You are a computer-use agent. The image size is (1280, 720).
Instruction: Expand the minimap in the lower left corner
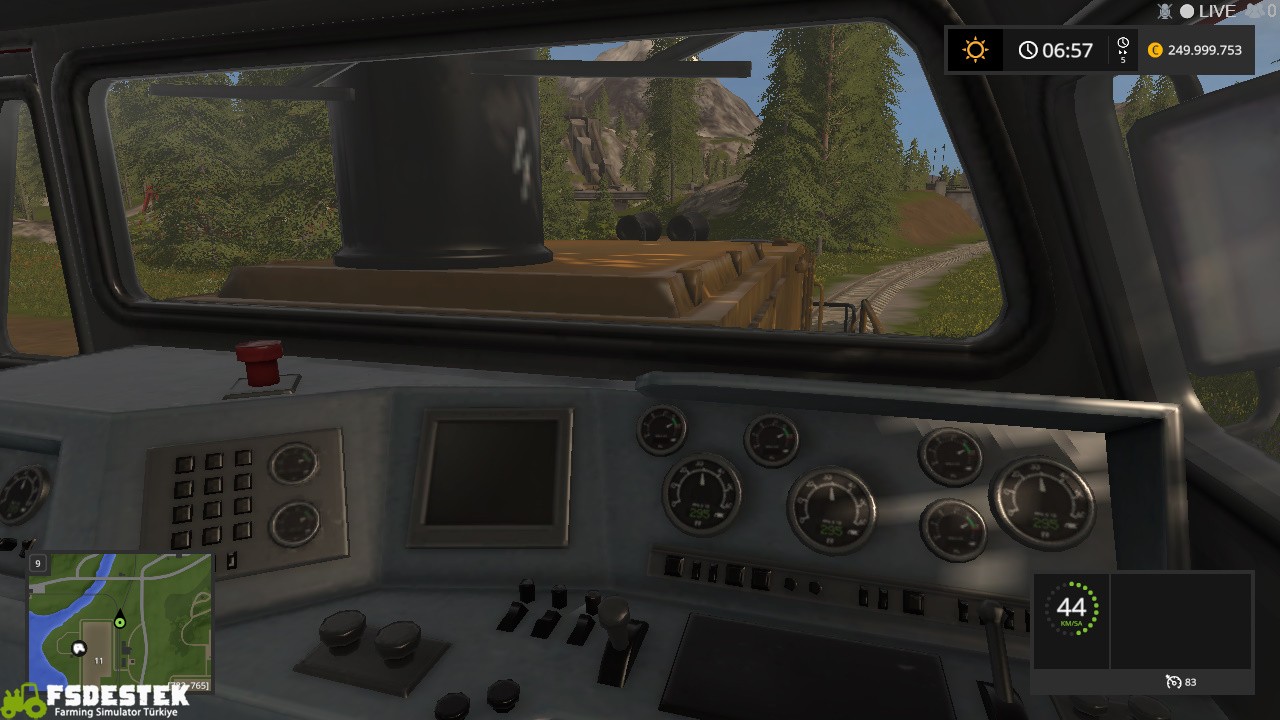(x=120, y=620)
